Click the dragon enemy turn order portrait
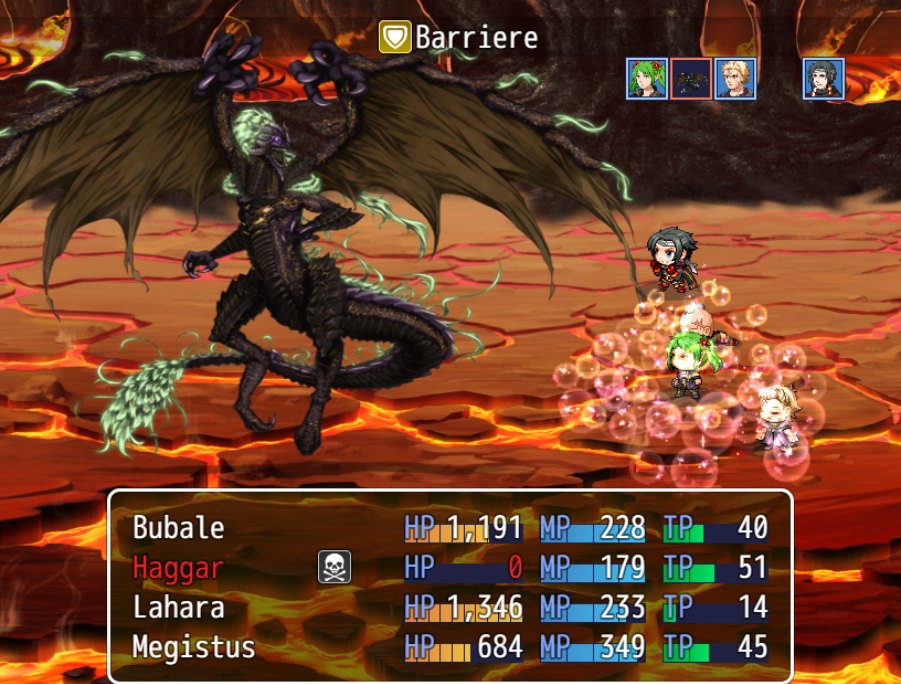Image resolution: width=901 pixels, height=684 pixels. click(x=691, y=79)
